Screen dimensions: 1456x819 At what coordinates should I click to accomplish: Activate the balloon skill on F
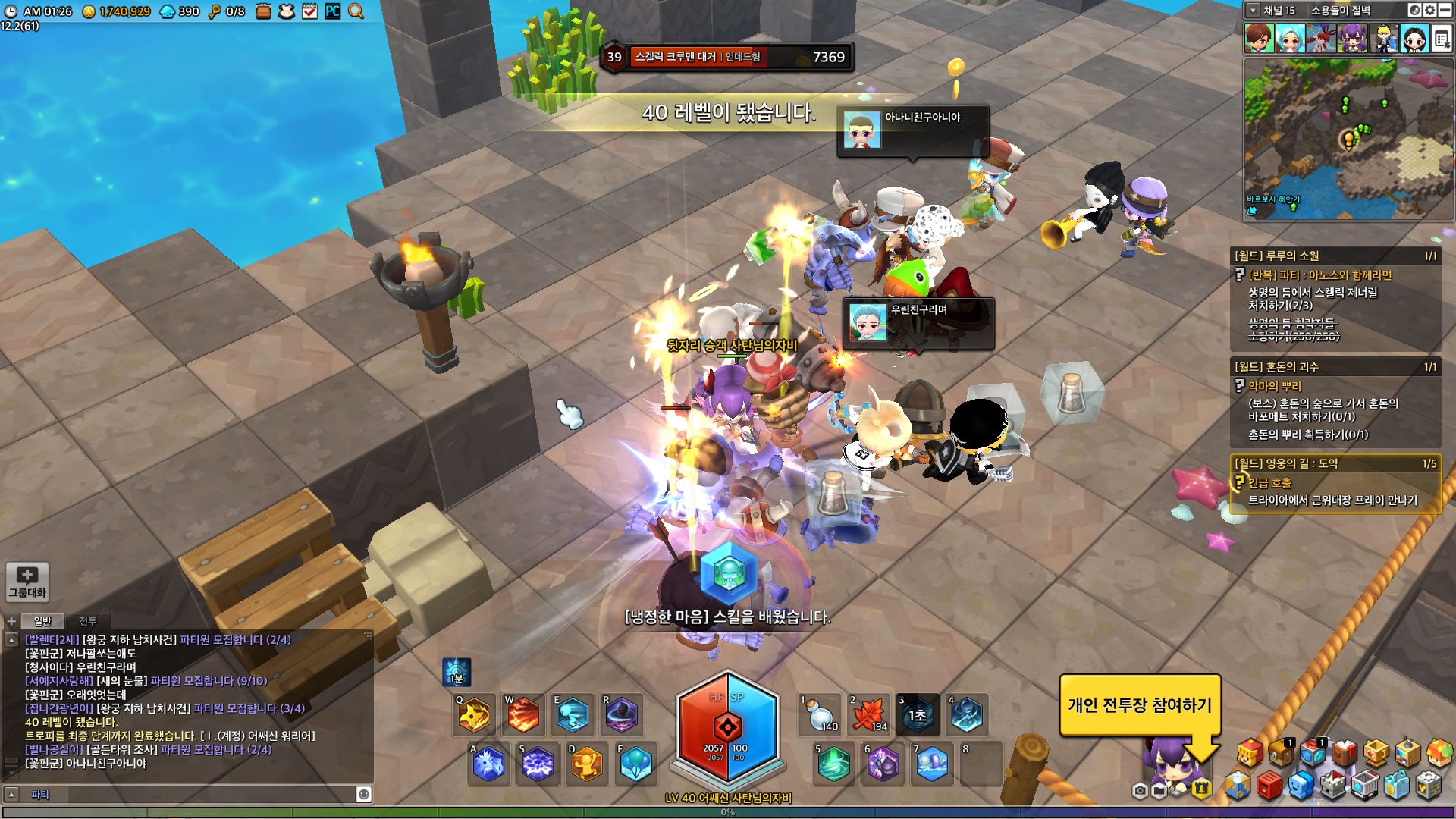pos(635,764)
